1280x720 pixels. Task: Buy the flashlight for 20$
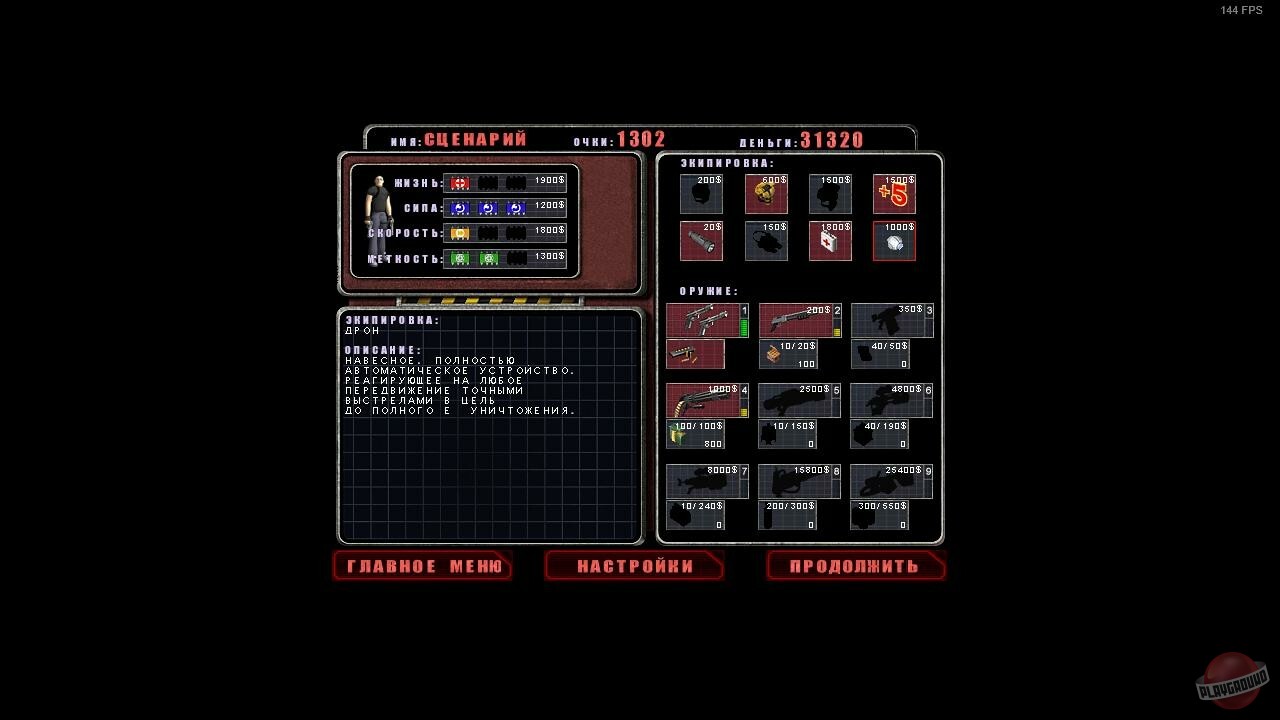click(701, 240)
